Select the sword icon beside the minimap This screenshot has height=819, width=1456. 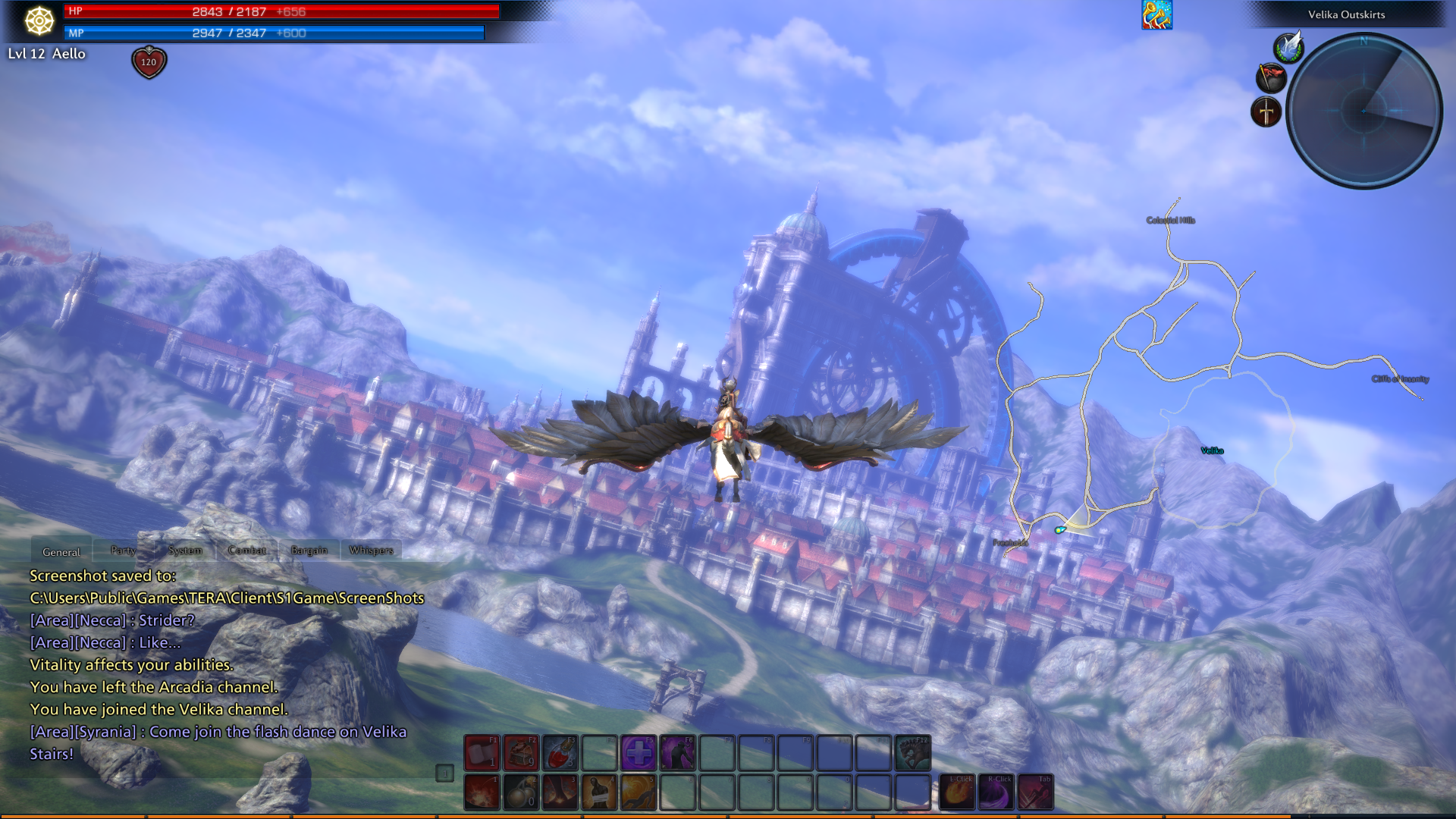pyautogui.click(x=1266, y=112)
